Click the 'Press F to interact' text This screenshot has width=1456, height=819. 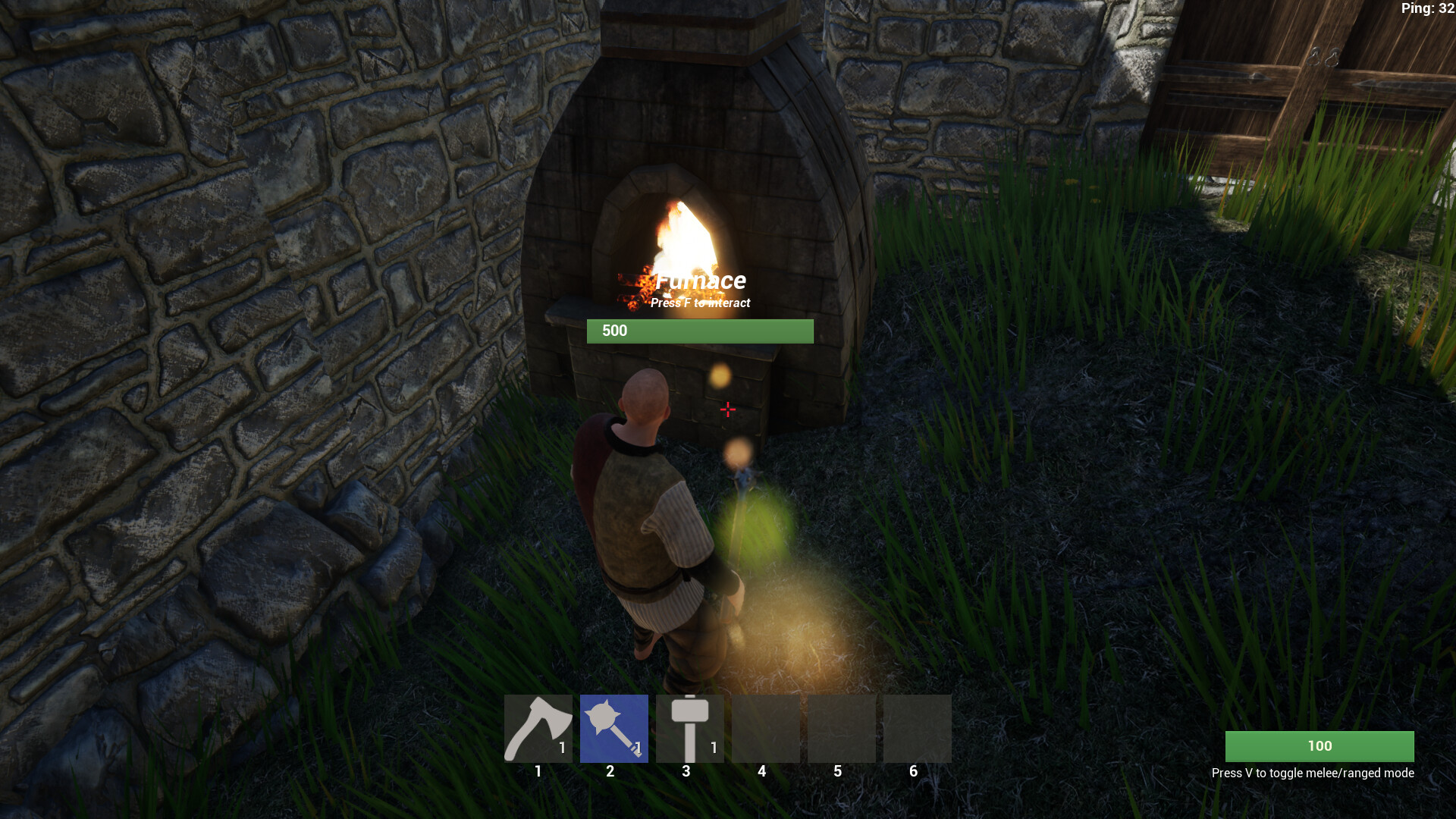tap(699, 303)
